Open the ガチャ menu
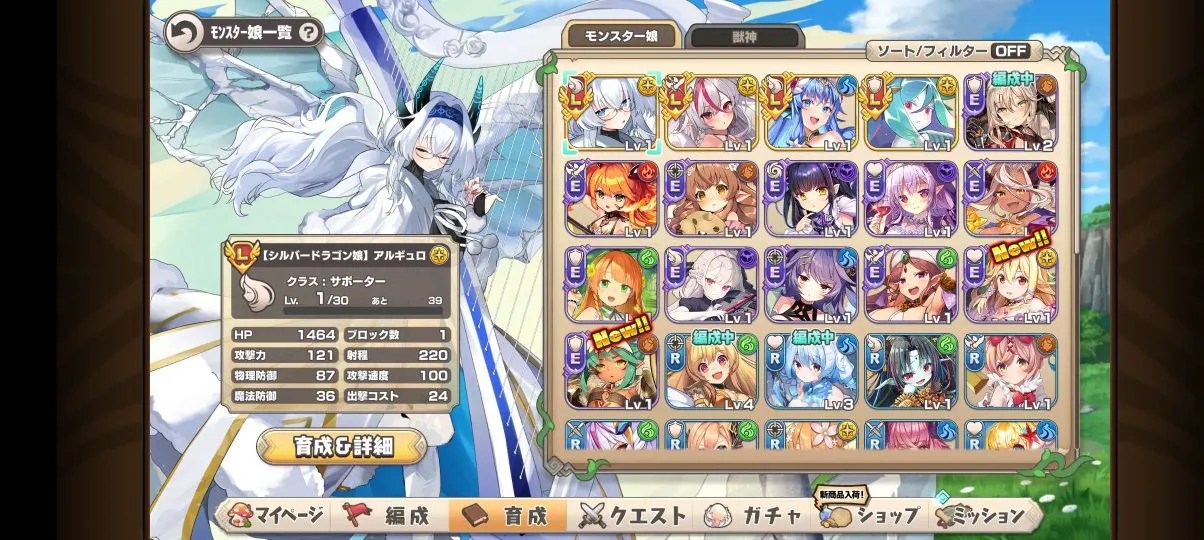Image resolution: width=1204 pixels, height=540 pixels. tap(758, 516)
